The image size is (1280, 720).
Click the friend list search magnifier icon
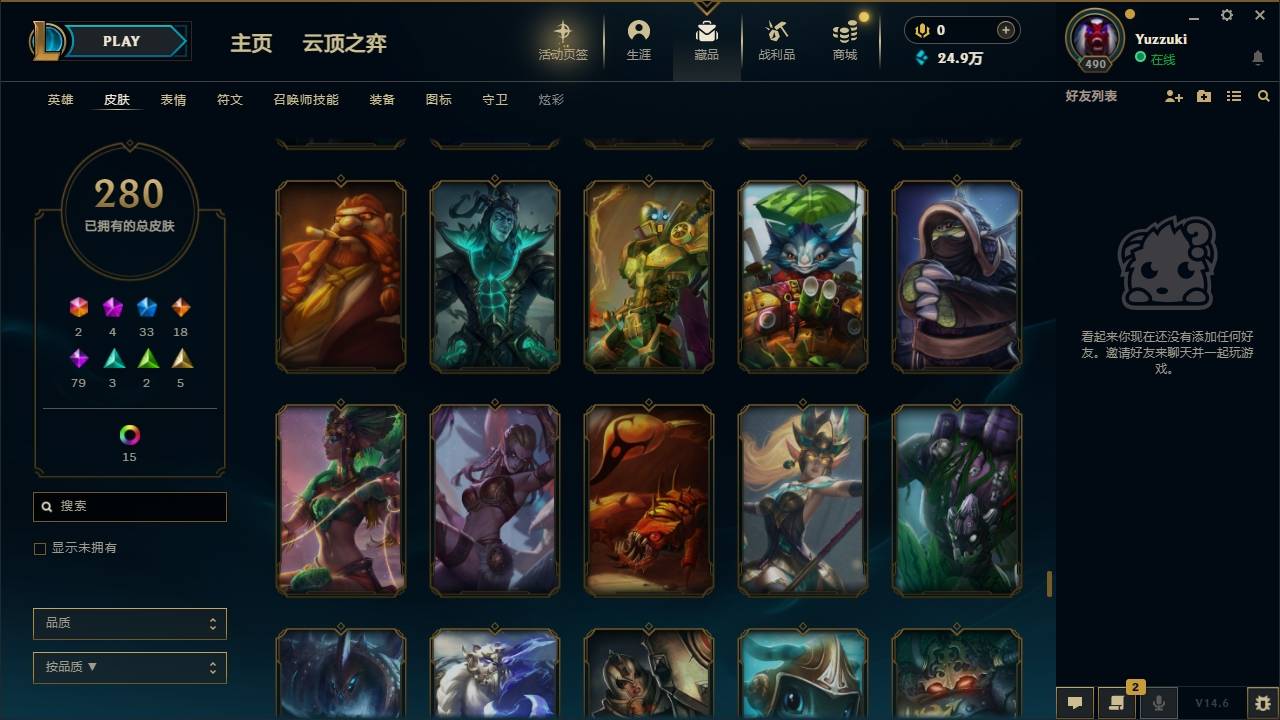coord(1263,96)
